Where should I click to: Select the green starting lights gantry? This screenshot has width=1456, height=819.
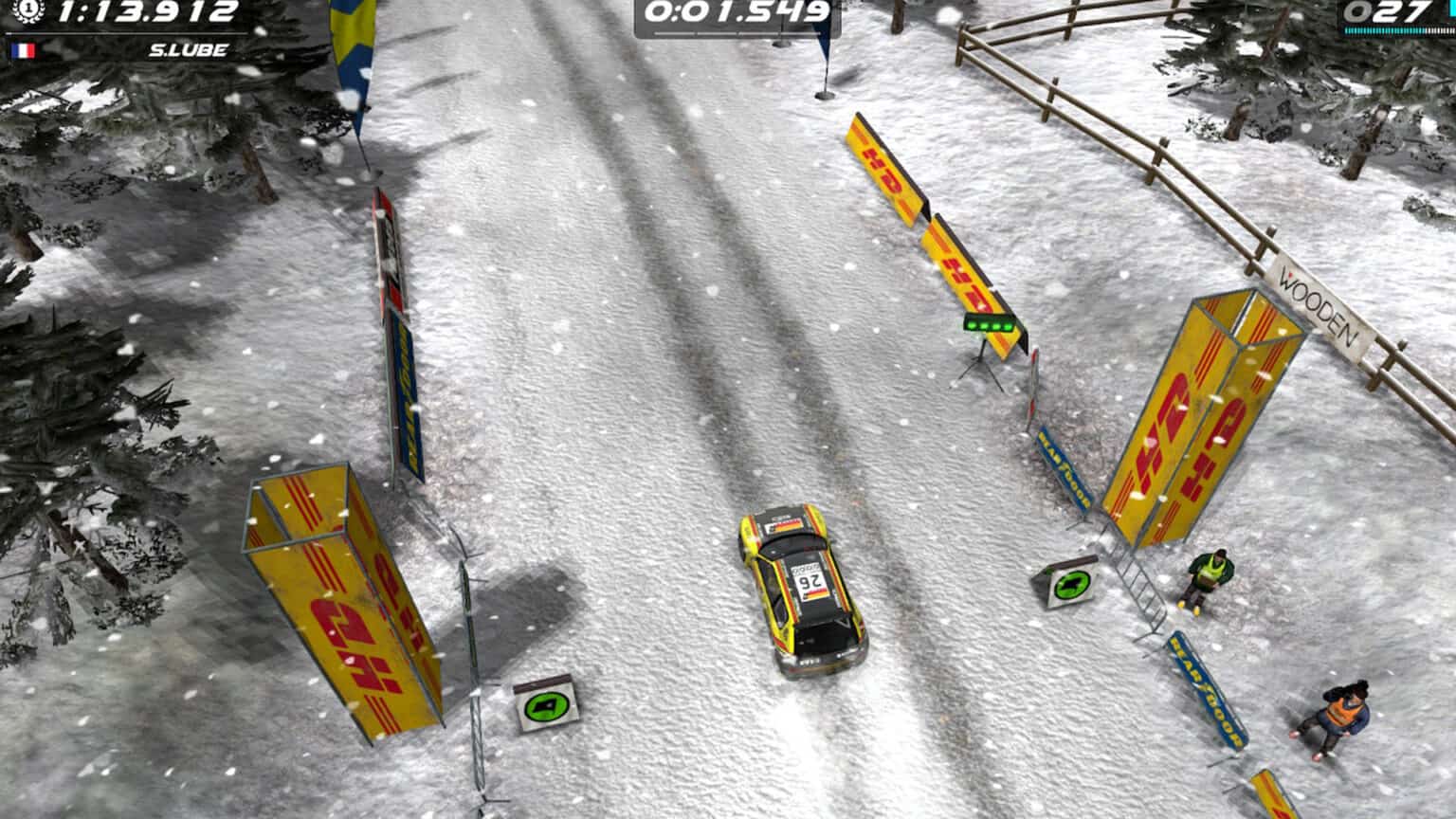(988, 327)
